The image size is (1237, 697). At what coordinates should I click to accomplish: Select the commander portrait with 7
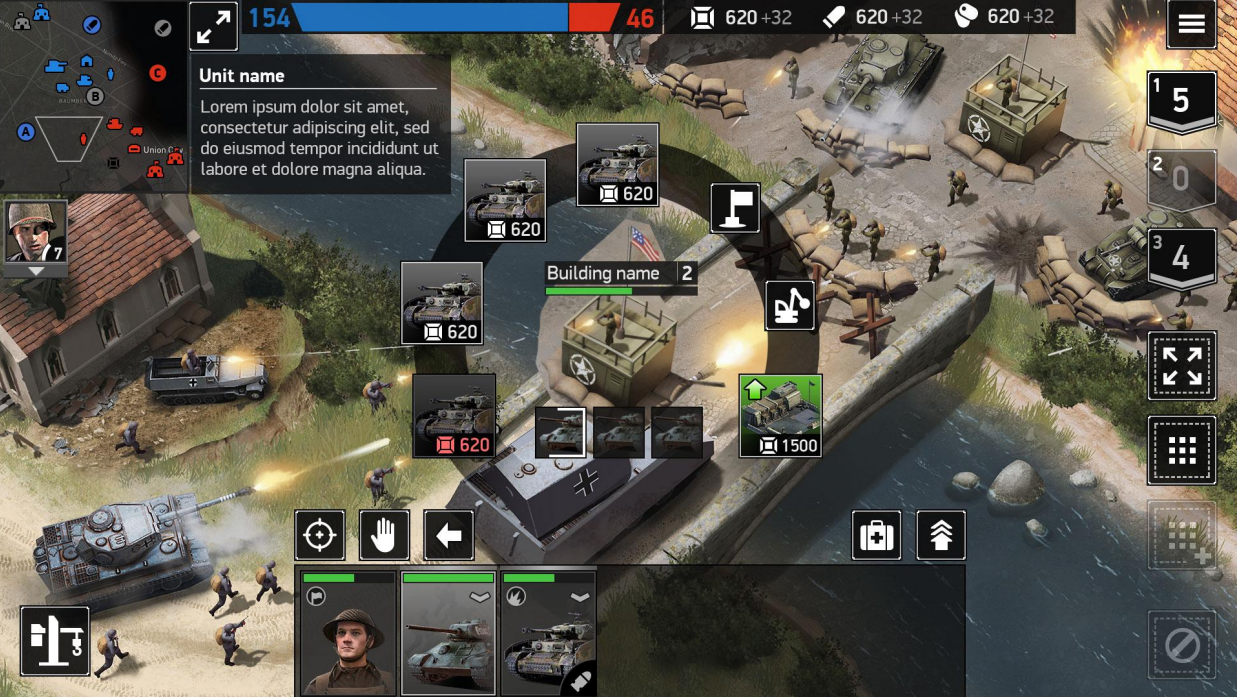pyautogui.click(x=36, y=232)
